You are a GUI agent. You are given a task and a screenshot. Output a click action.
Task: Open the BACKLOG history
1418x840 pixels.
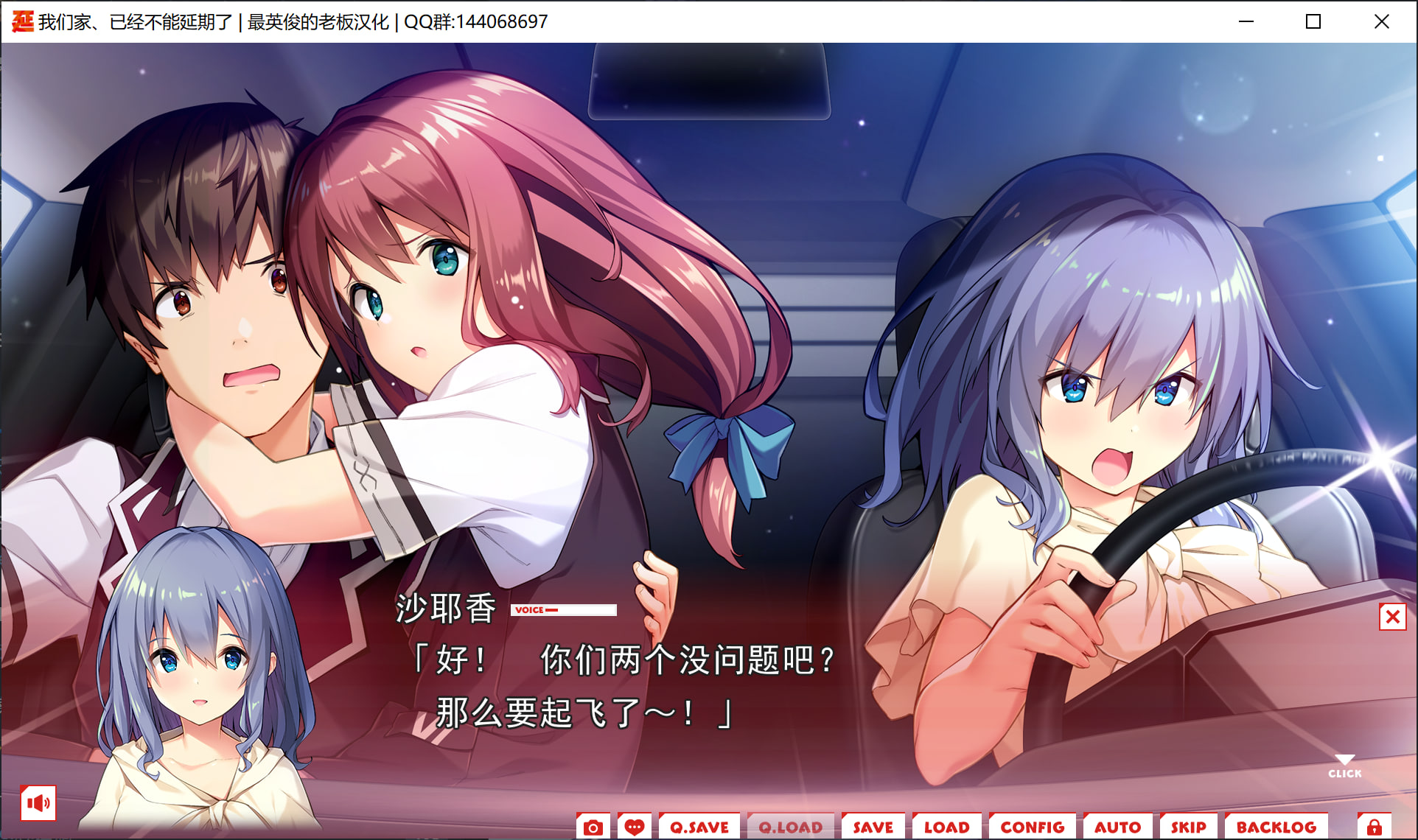[1276, 827]
